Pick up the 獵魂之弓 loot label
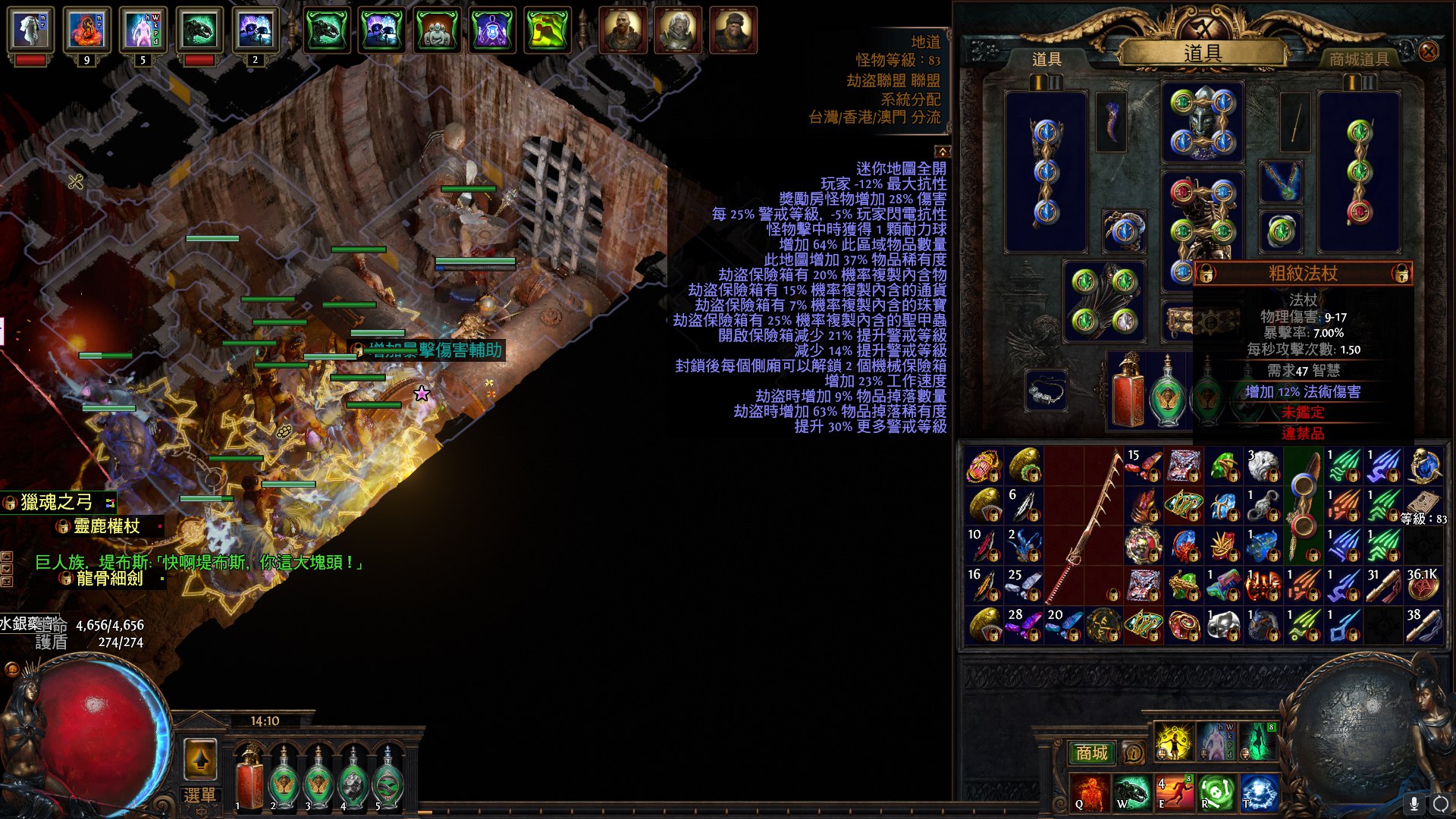Viewport: 1456px width, 819px height. pyautogui.click(x=58, y=502)
